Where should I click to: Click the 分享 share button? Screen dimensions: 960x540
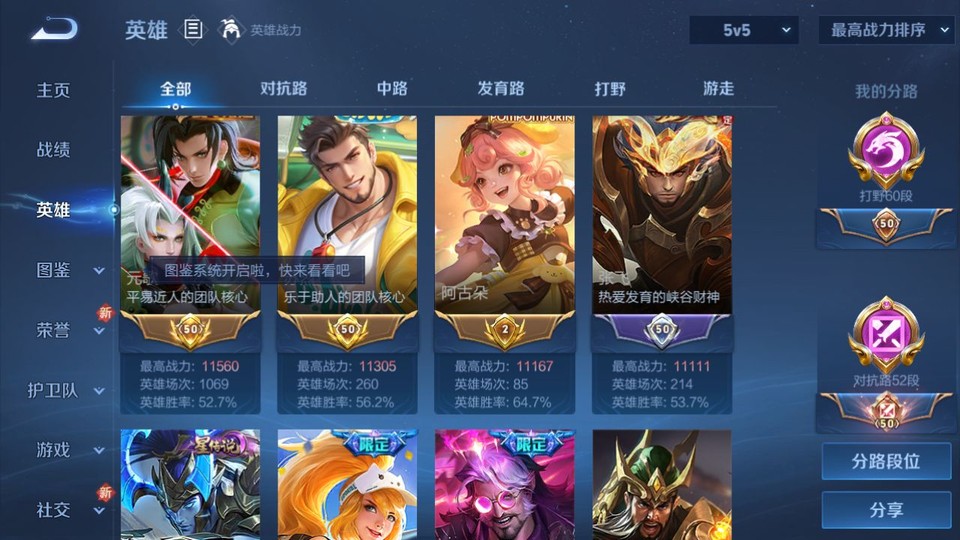pyautogui.click(x=886, y=510)
